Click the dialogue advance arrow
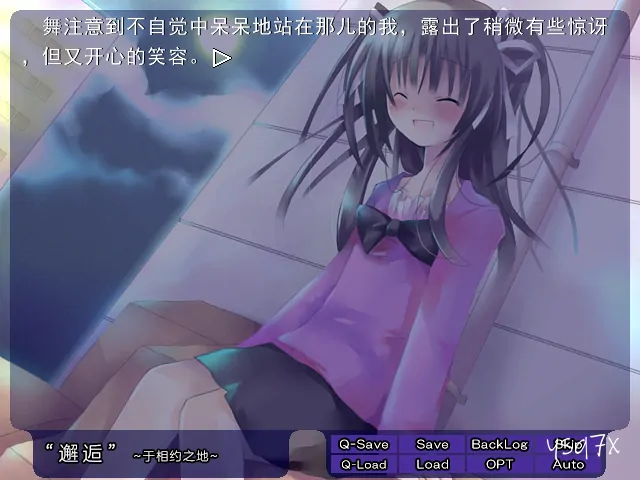 (x=222, y=58)
